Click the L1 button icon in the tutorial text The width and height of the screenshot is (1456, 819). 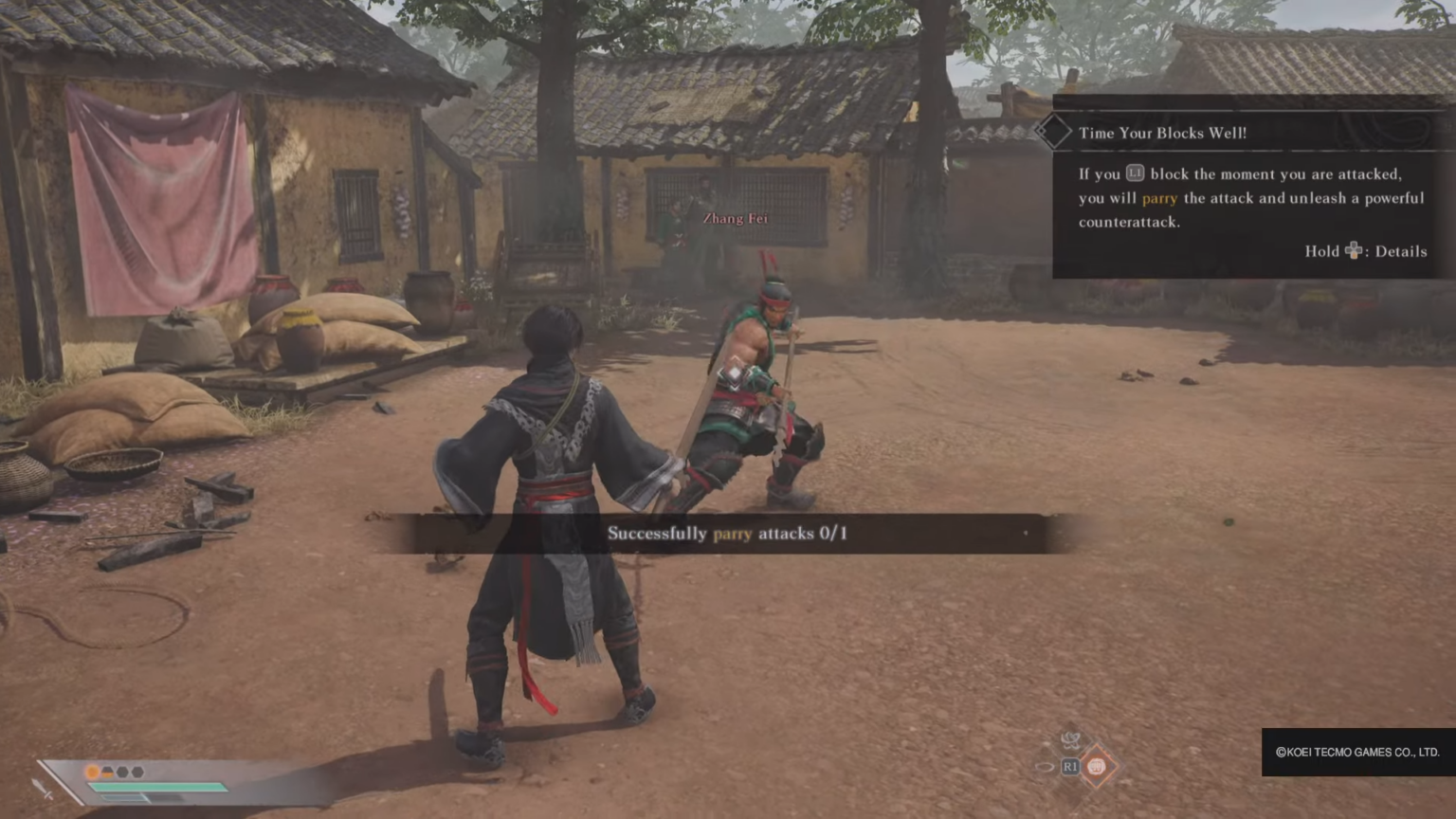coord(1137,174)
